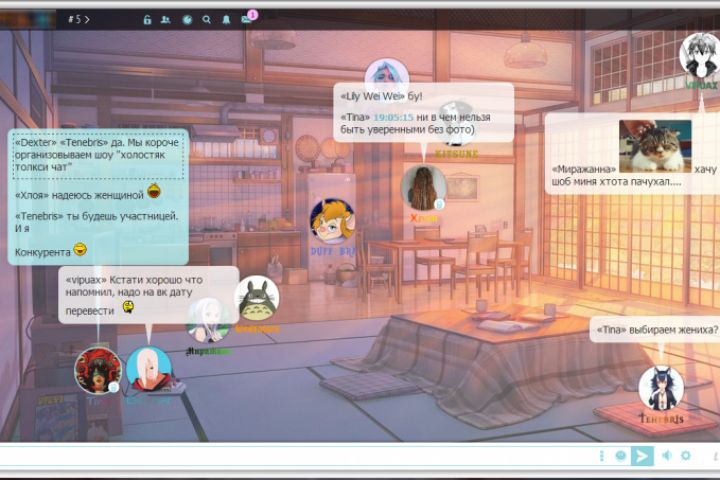This screenshot has height=480, width=720.
Task: Select the Totoro avatar user
Action: [x=257, y=298]
